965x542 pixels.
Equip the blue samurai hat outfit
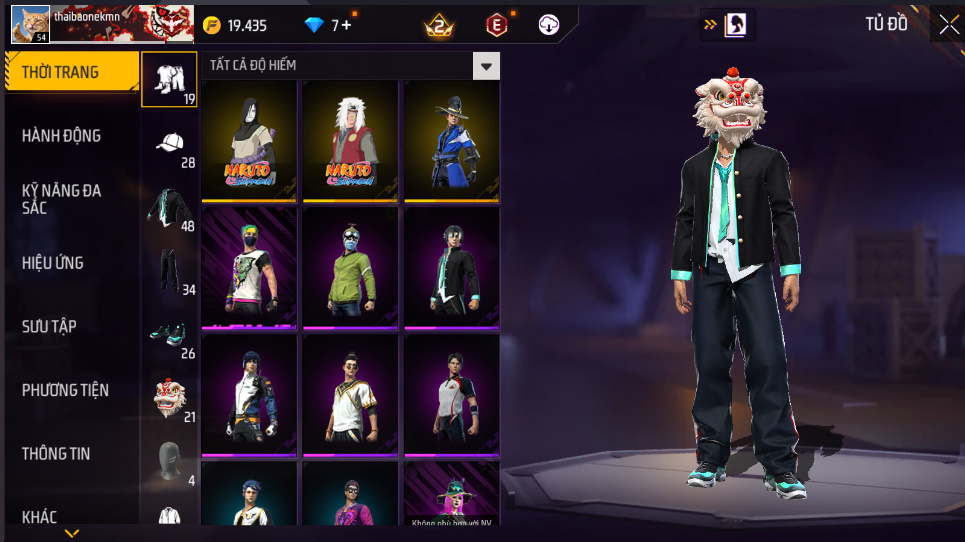451,141
